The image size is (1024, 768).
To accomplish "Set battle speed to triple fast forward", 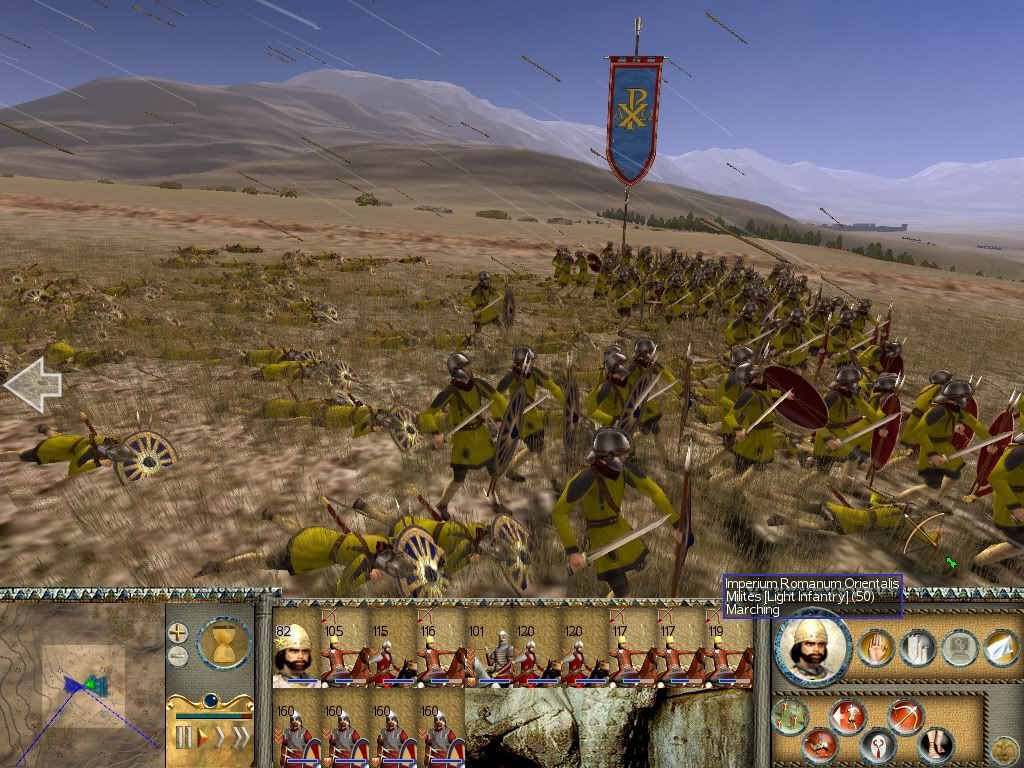I will 240,738.
